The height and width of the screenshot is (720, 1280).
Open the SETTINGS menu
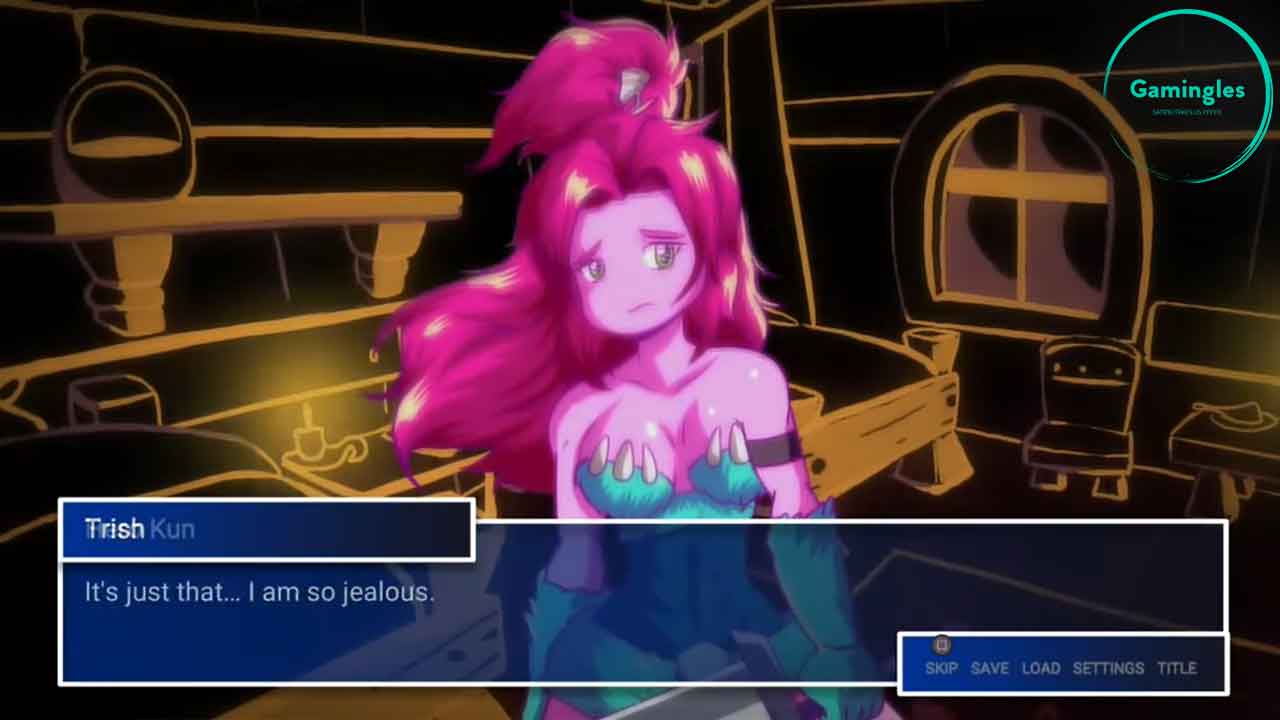pos(1107,668)
